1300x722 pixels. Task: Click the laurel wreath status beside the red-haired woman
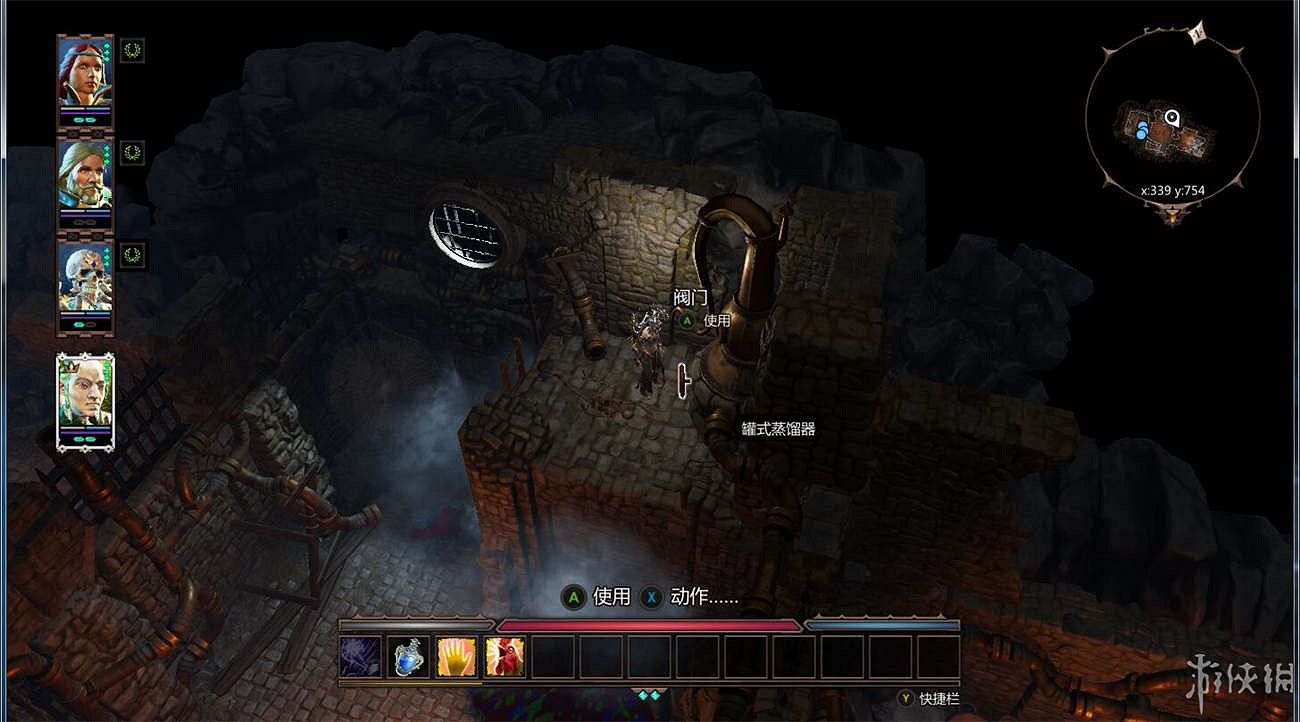pos(132,50)
